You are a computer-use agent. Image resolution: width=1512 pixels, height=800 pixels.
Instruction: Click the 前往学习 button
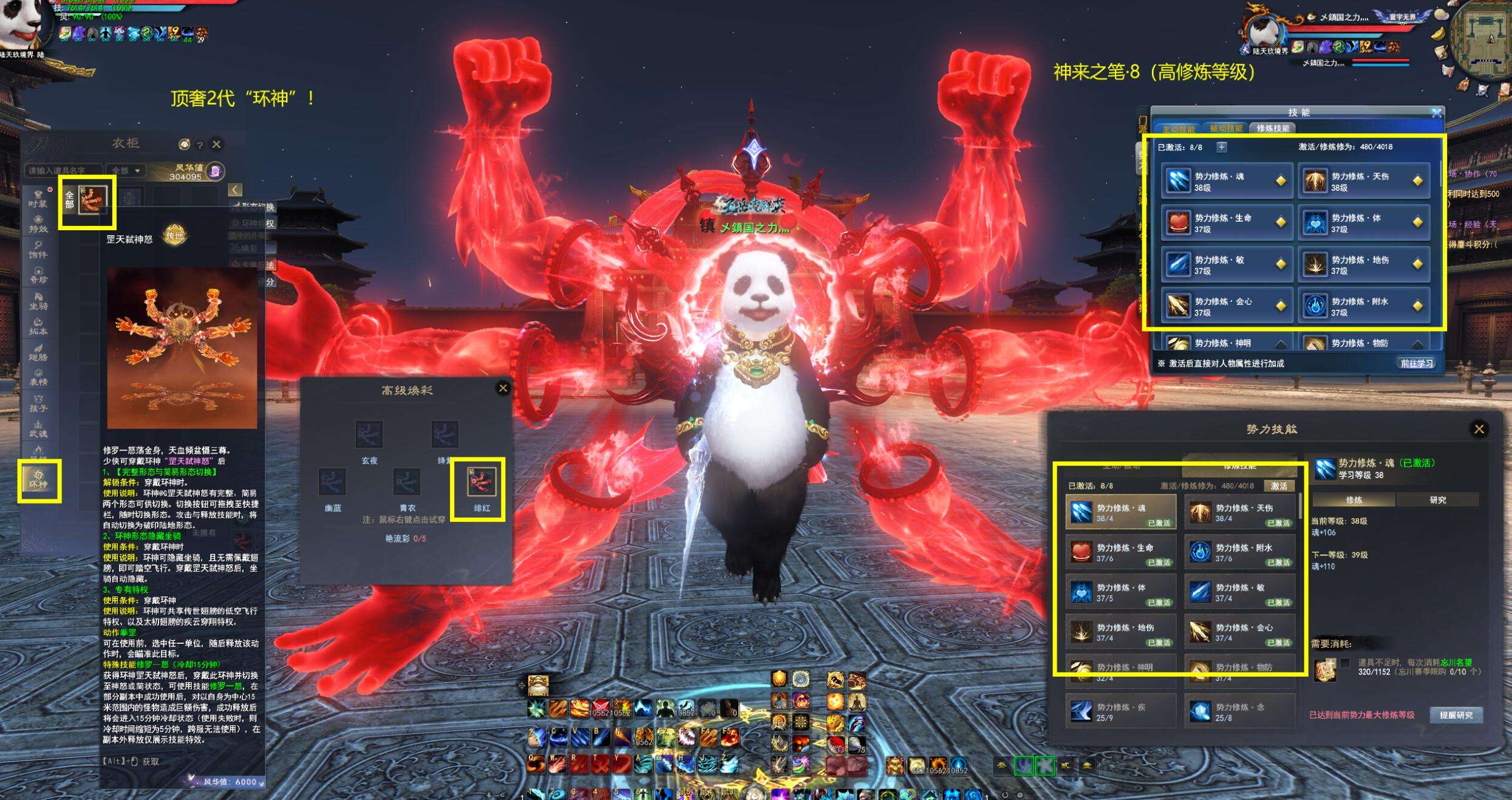tap(1417, 363)
